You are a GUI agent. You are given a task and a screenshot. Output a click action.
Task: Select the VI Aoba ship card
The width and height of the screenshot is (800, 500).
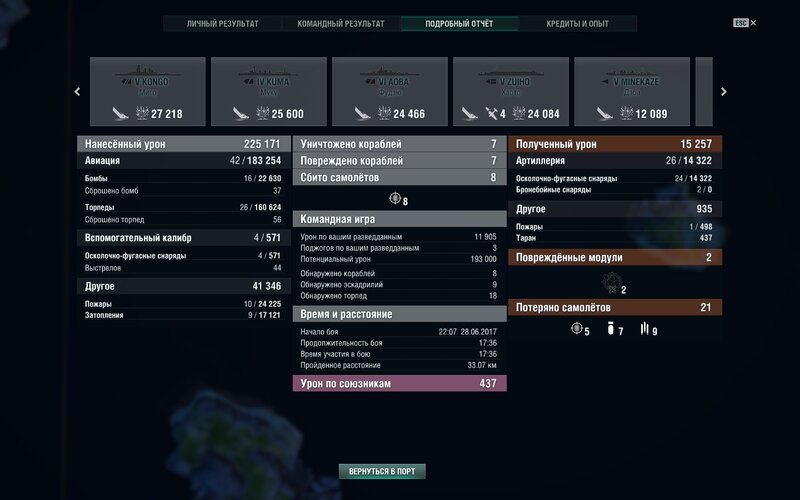[x=390, y=92]
